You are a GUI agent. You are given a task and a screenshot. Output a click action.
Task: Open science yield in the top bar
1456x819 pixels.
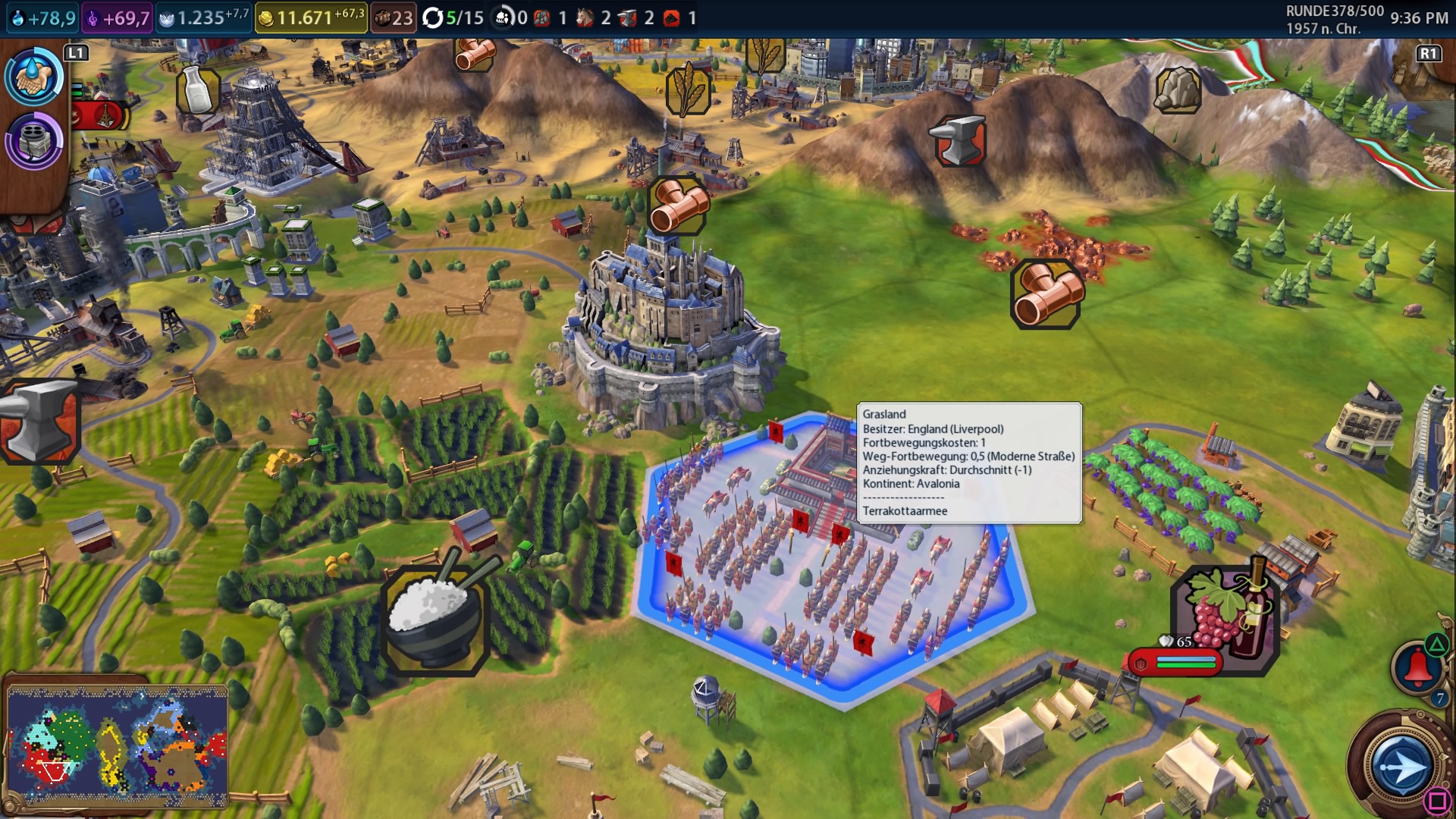[x=44, y=17]
